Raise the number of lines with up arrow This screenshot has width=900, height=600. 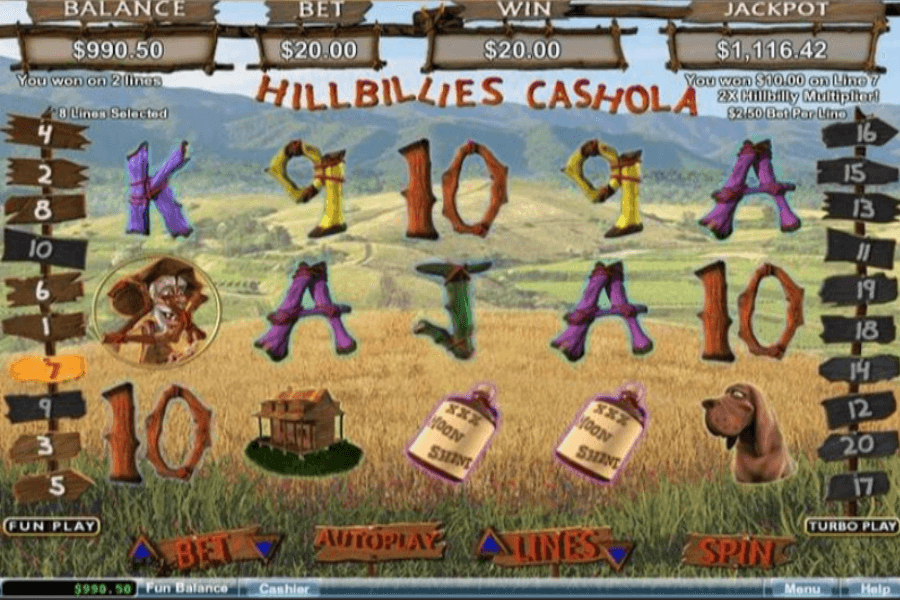tap(491, 543)
